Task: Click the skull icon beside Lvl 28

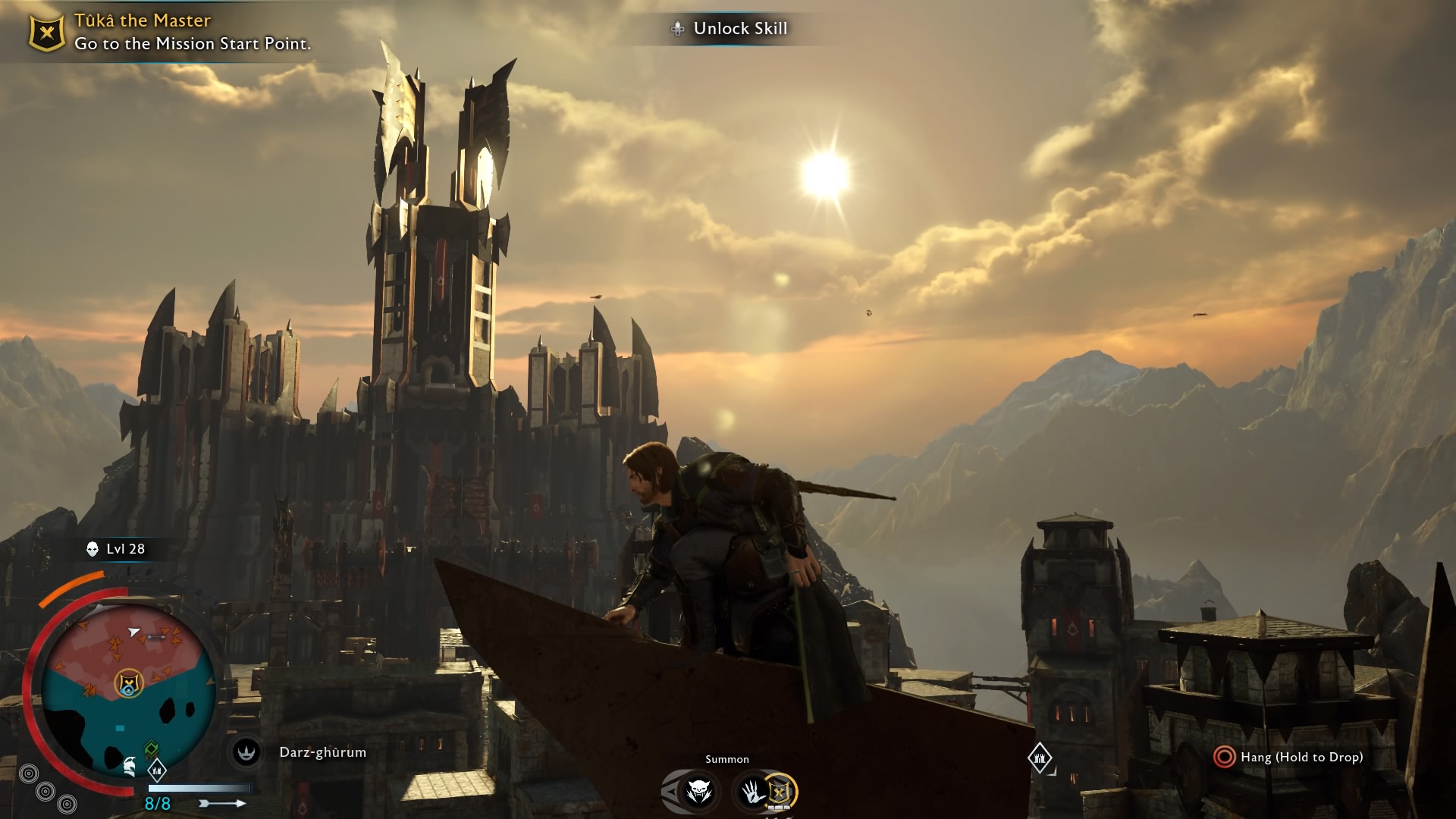Action: 93,549
